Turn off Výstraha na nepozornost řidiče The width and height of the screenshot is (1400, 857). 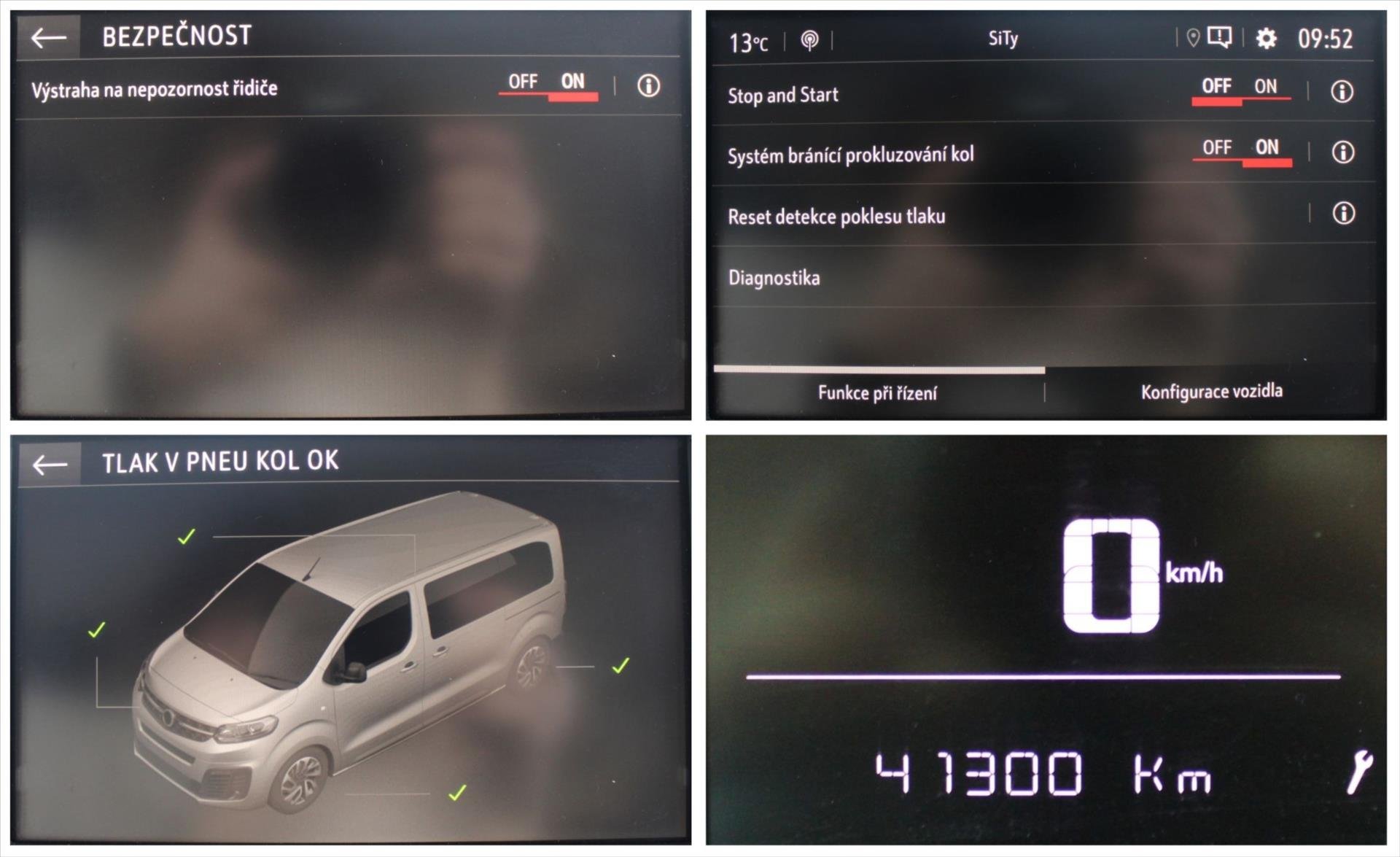coord(525,82)
